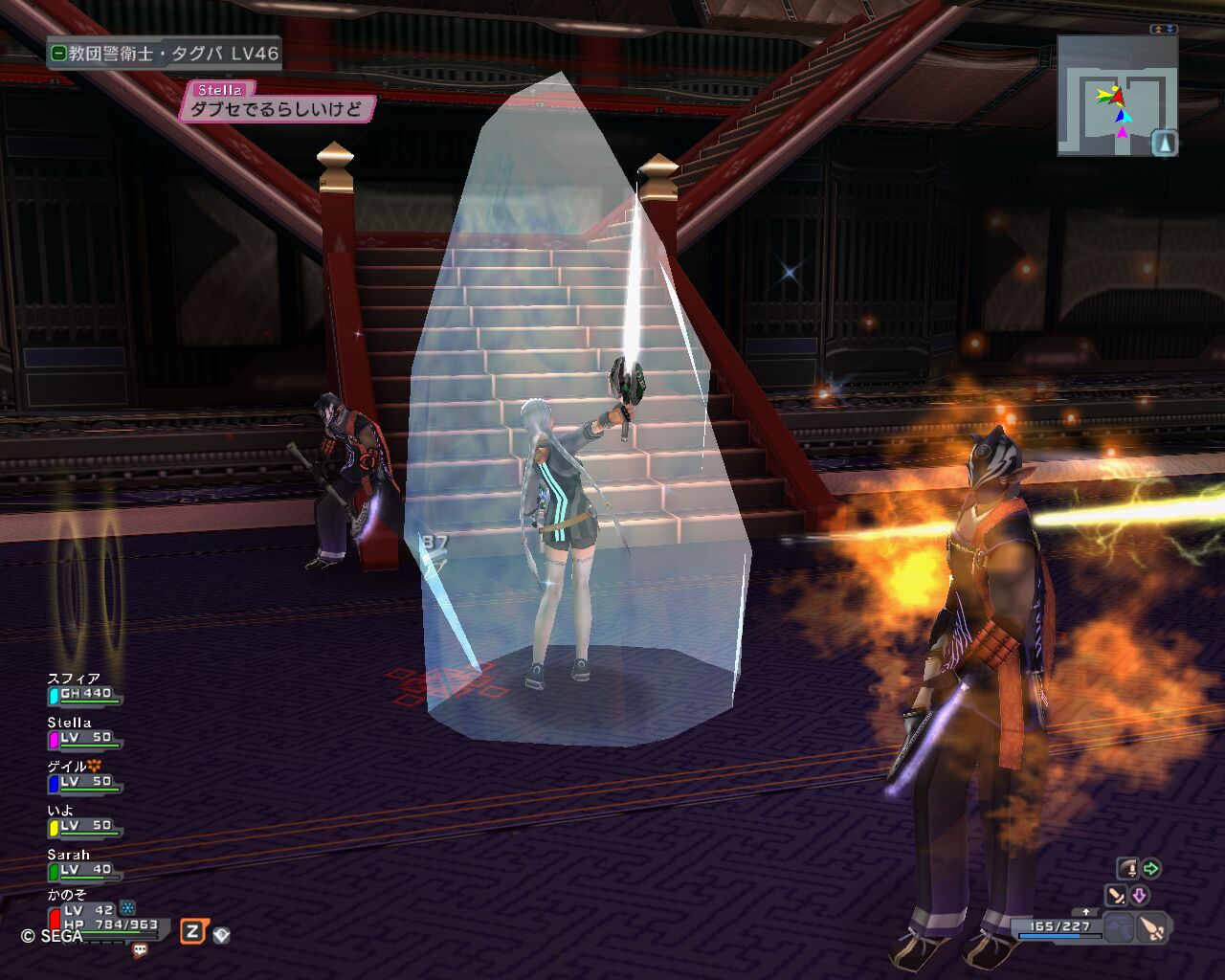Viewport: 1225px width, 980px height.
Task: Select the dimmed left-hand weapon slot
Action: [x=1119, y=927]
